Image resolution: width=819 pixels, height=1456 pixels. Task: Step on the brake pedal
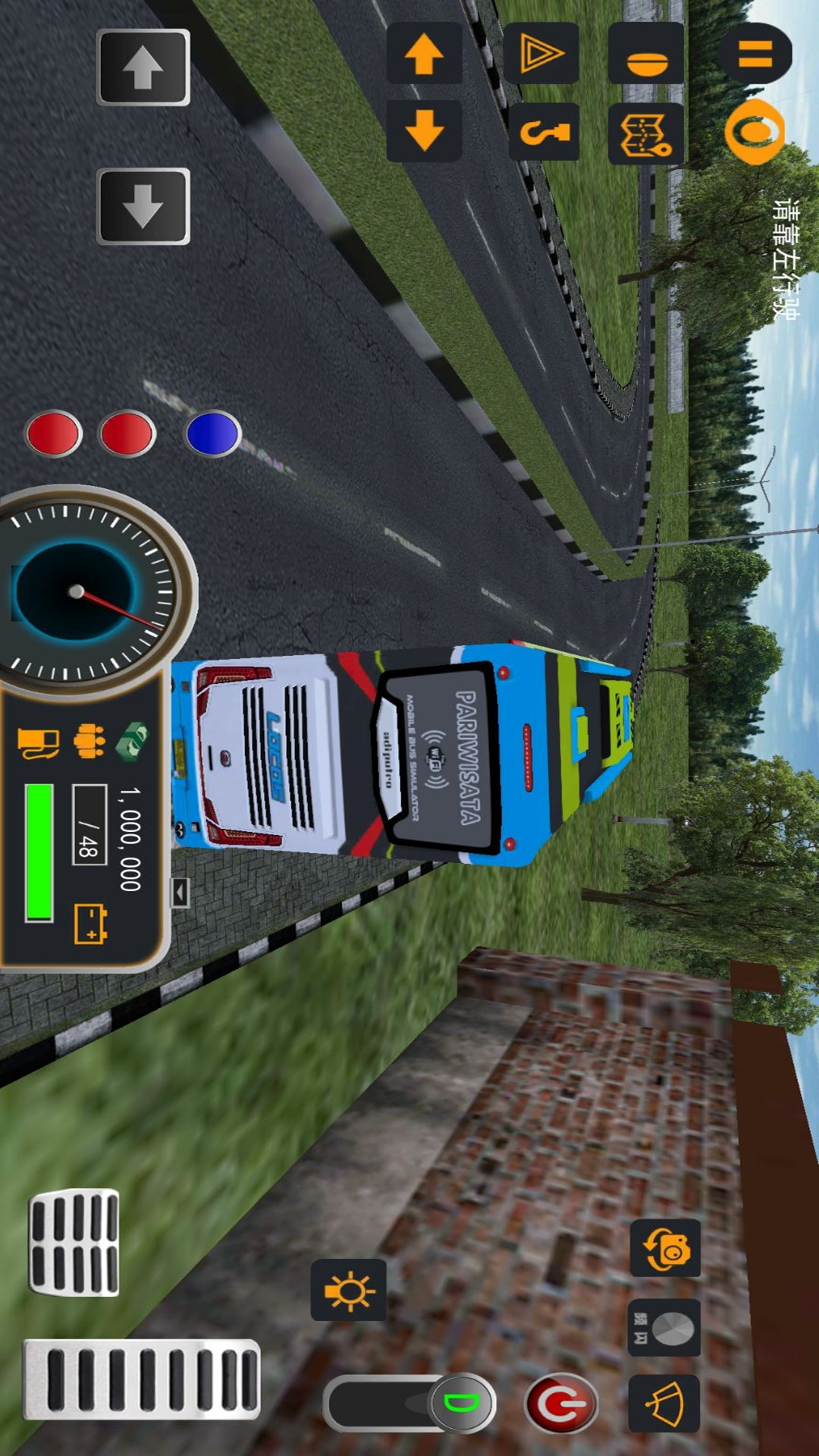coord(74,1242)
